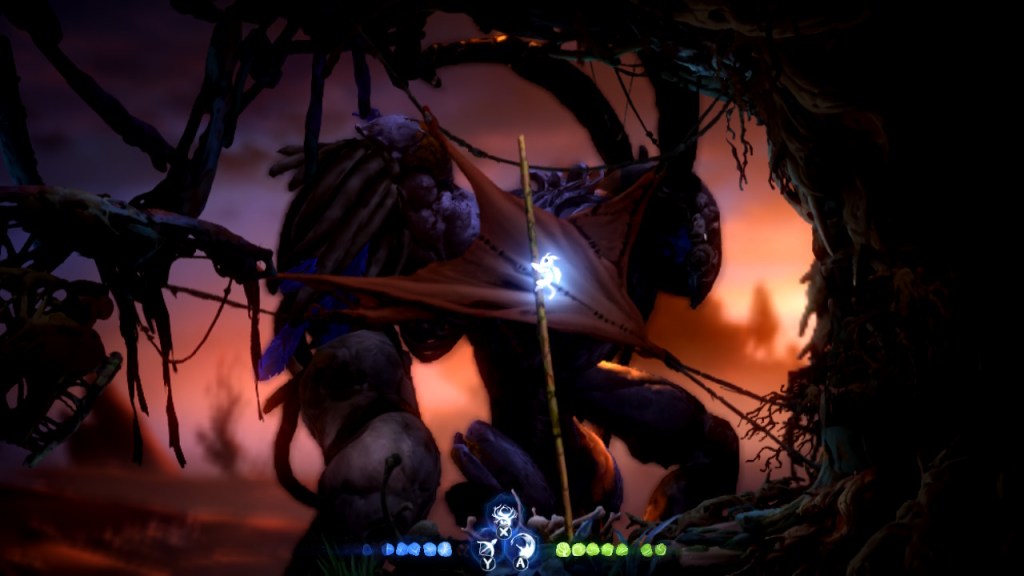The image size is (1024, 576).
Task: Choose the crescent-shaped ability icon
Action: click(522, 547)
